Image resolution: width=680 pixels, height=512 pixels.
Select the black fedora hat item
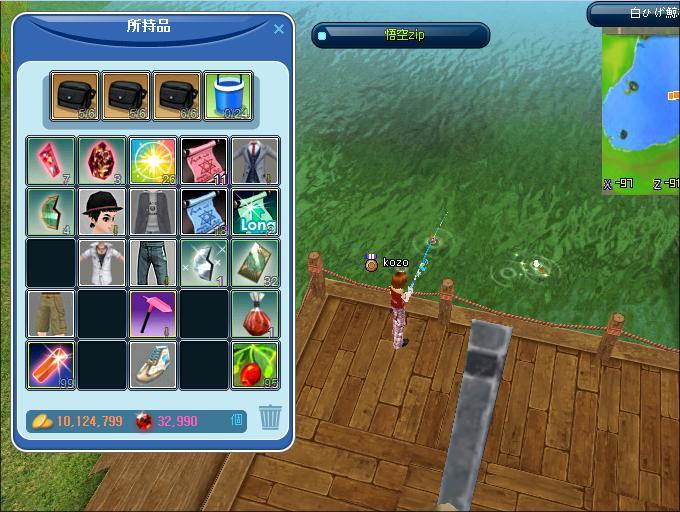102,212
